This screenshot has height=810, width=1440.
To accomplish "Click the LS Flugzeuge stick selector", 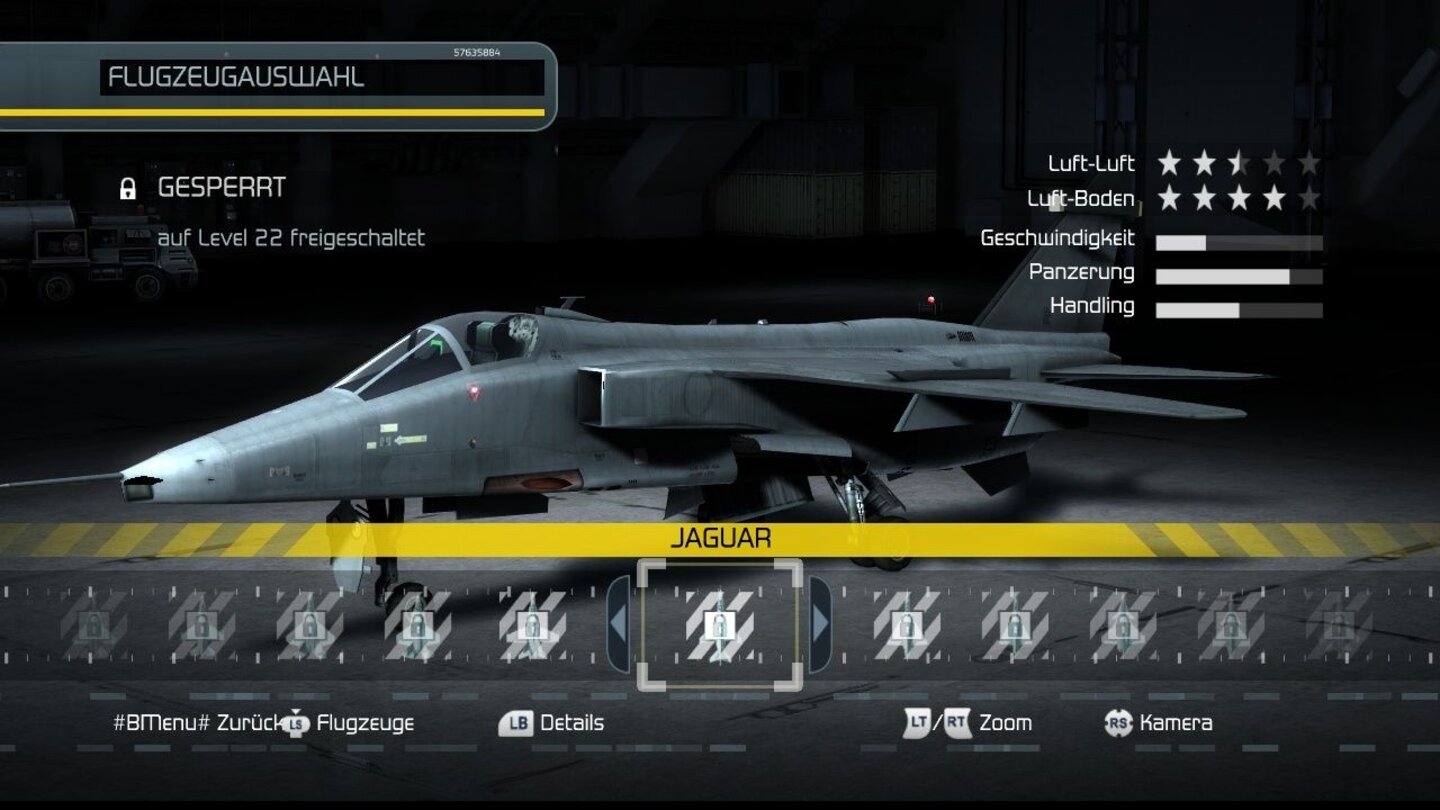I will click(297, 722).
